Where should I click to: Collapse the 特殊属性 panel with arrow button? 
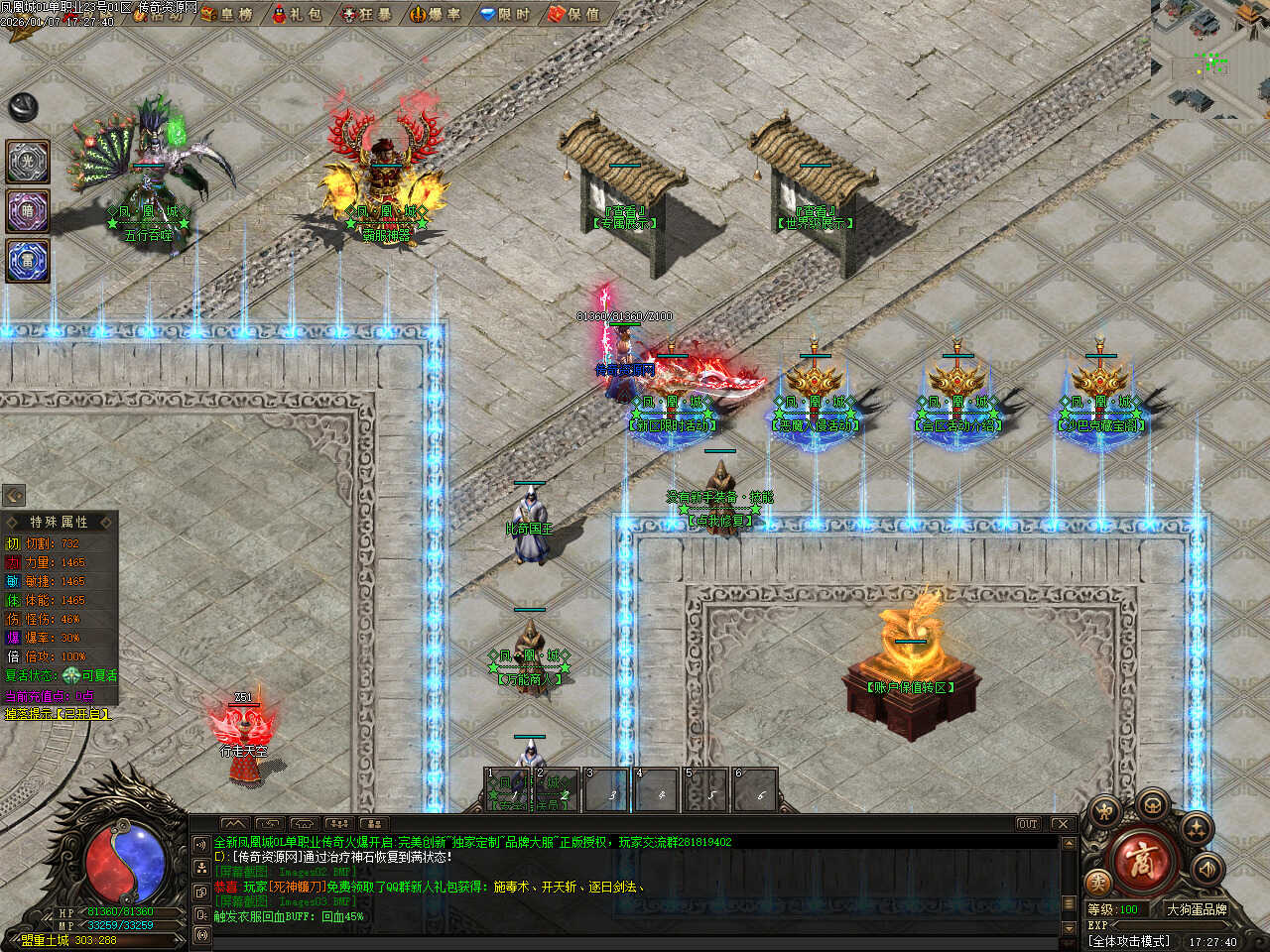pos(14,495)
